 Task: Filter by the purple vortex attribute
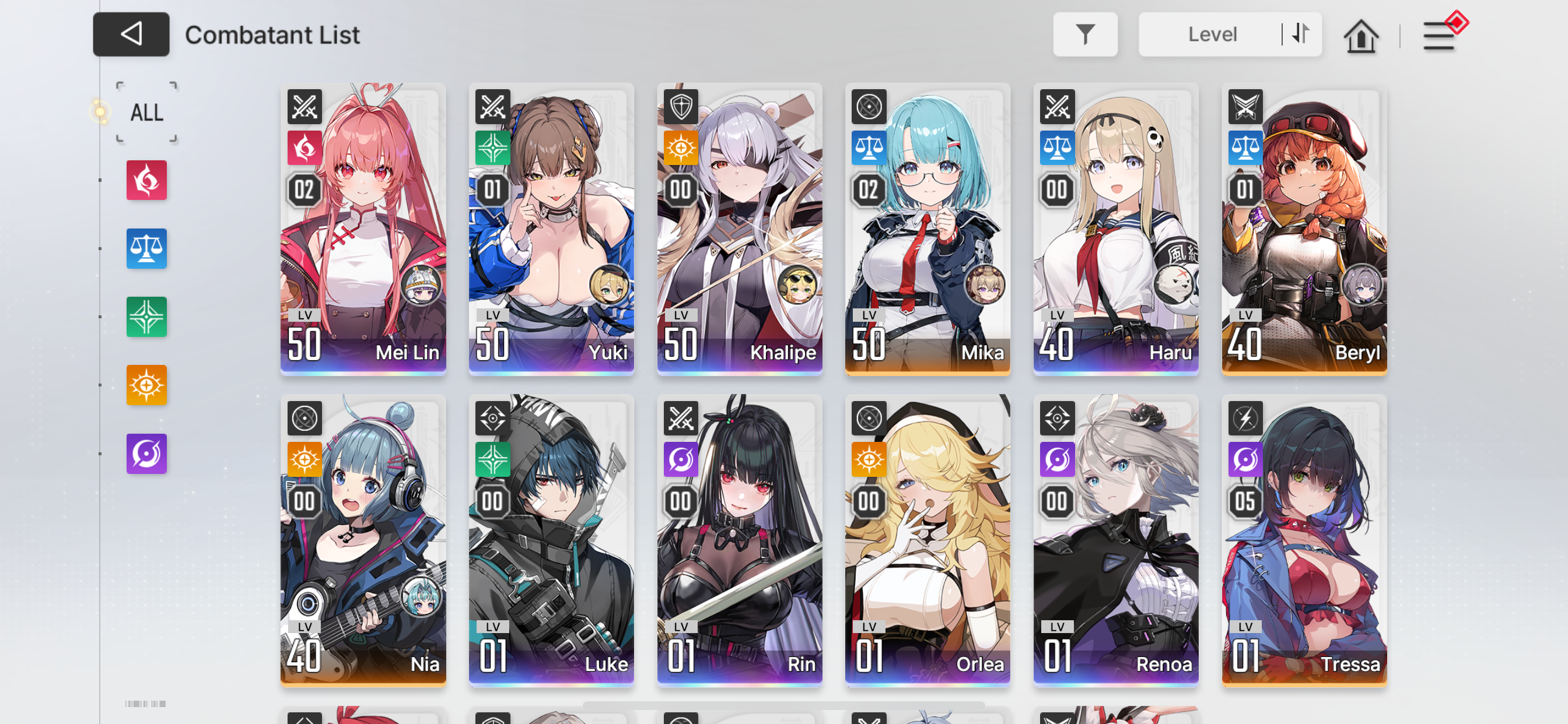(x=146, y=454)
